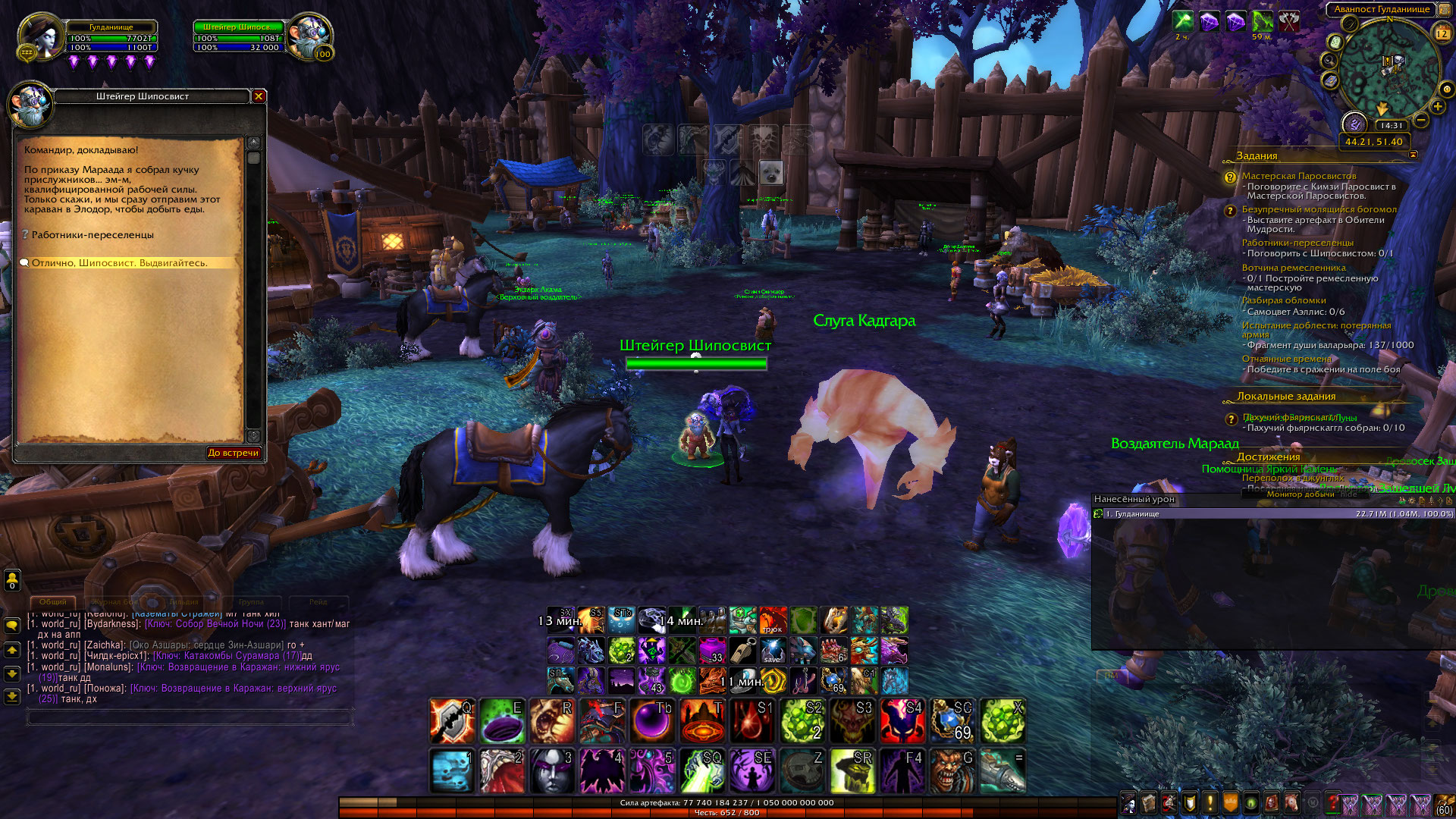
Task: Click the circular minimap
Action: click(x=1389, y=70)
